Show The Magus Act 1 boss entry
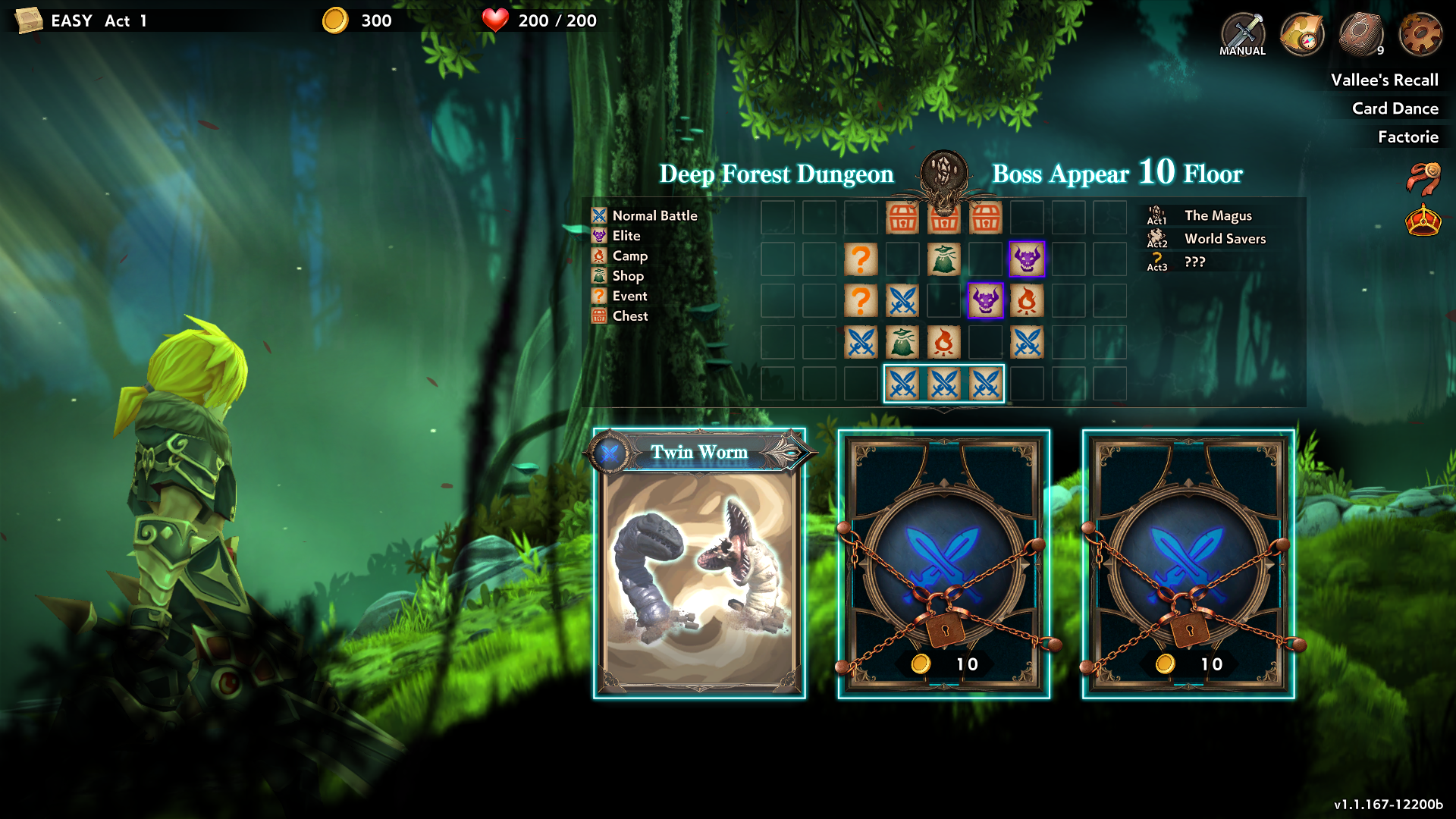 pyautogui.click(x=1217, y=216)
